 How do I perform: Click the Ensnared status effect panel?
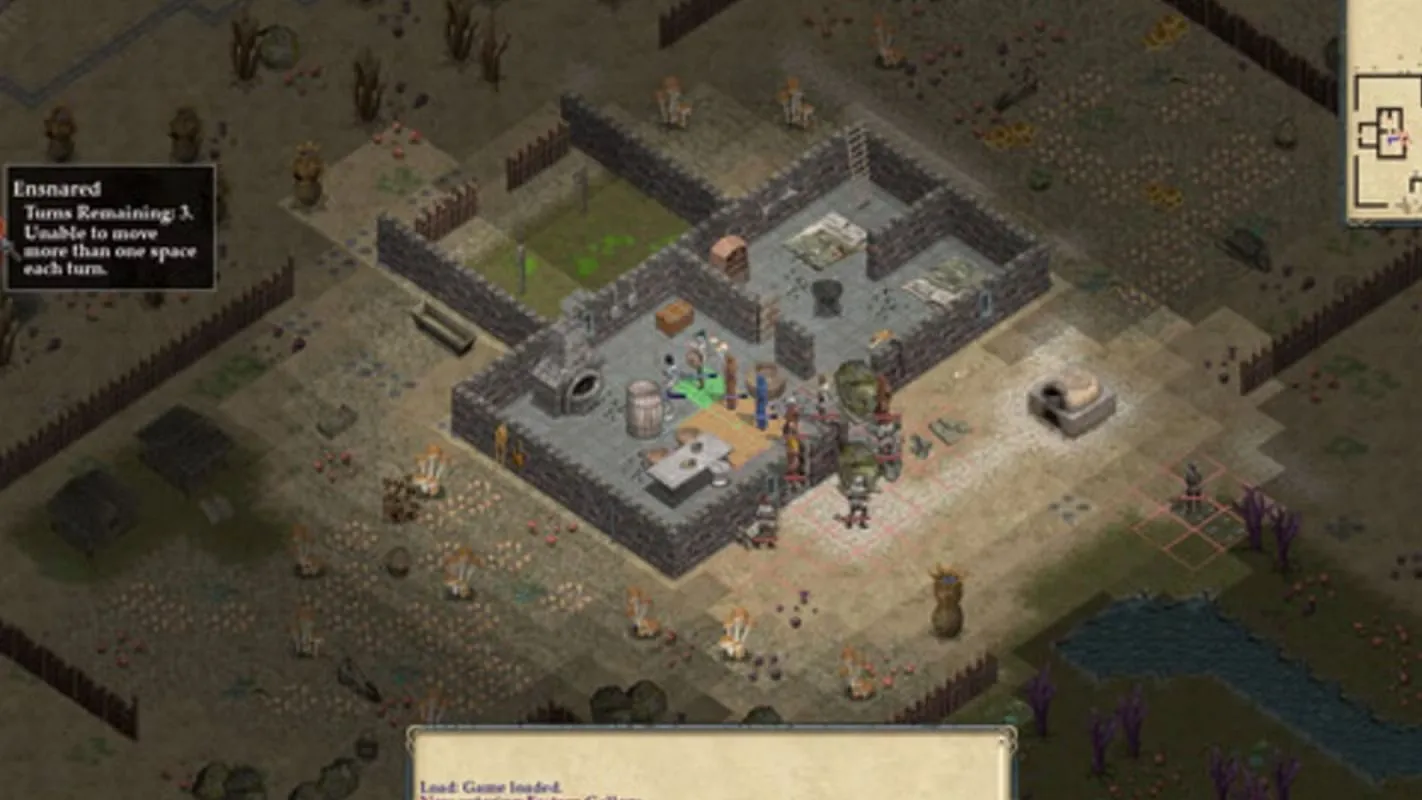point(110,230)
